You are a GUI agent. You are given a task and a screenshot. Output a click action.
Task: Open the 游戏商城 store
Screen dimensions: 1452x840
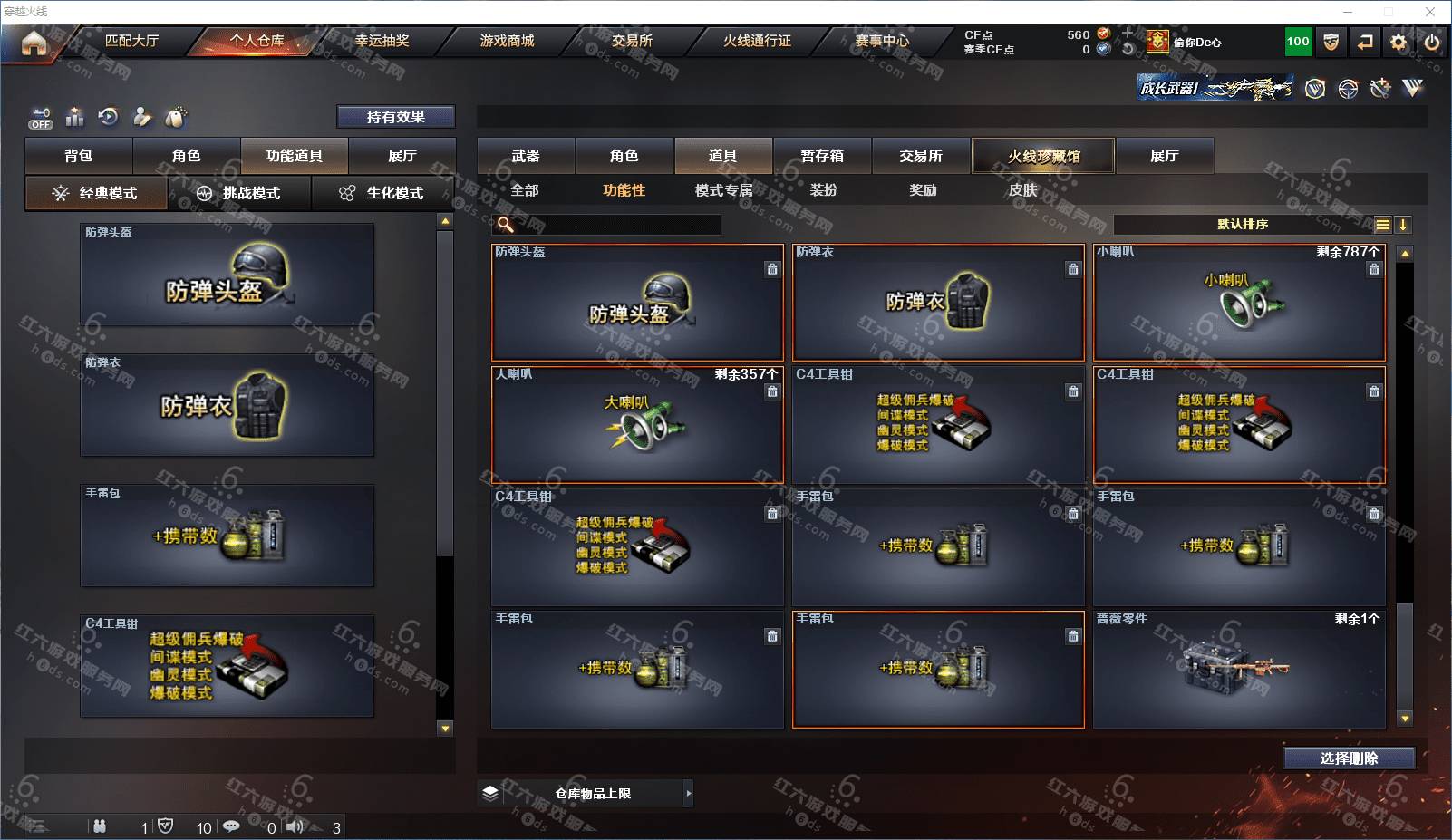[507, 41]
